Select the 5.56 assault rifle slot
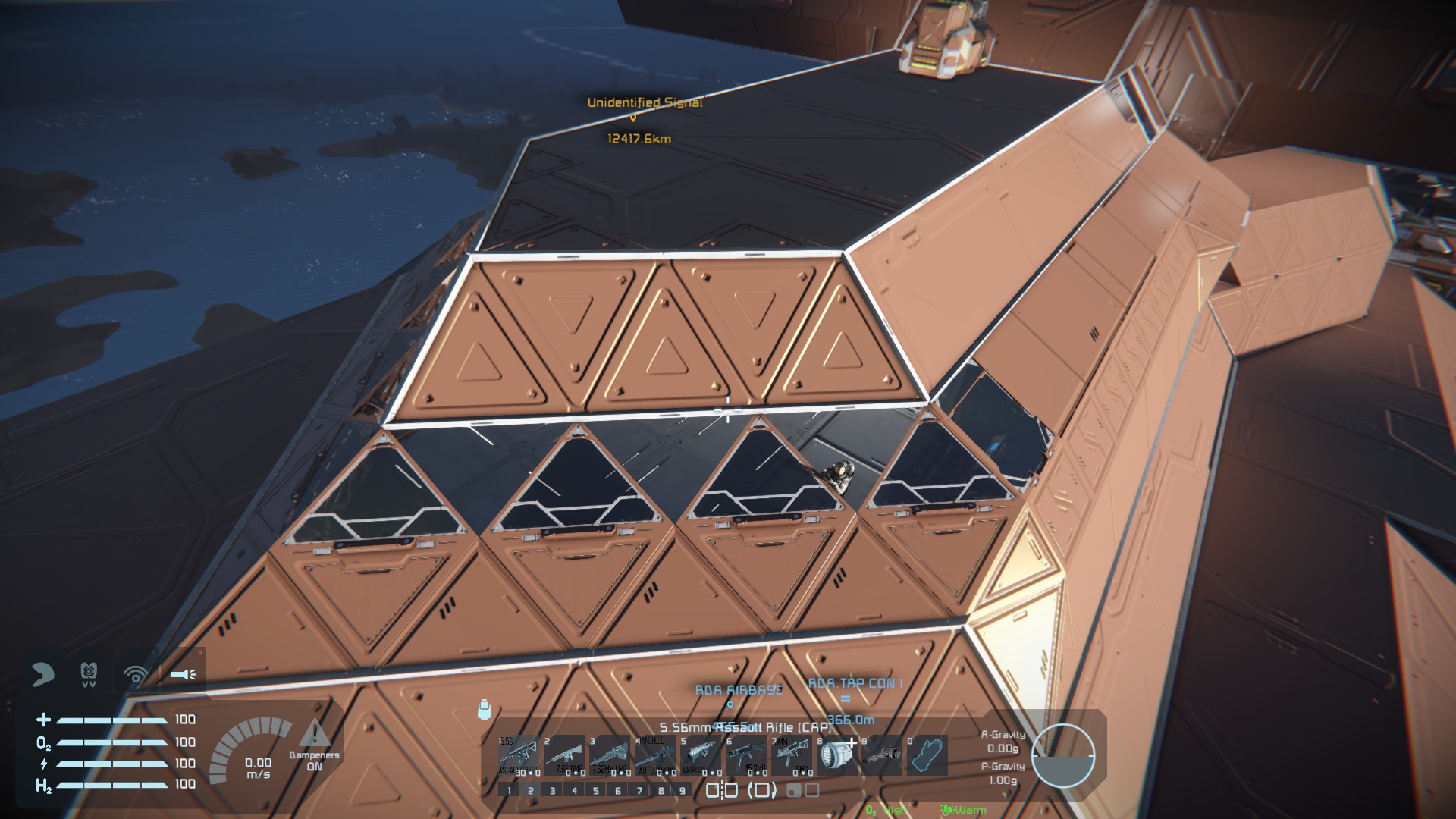 tap(518, 755)
